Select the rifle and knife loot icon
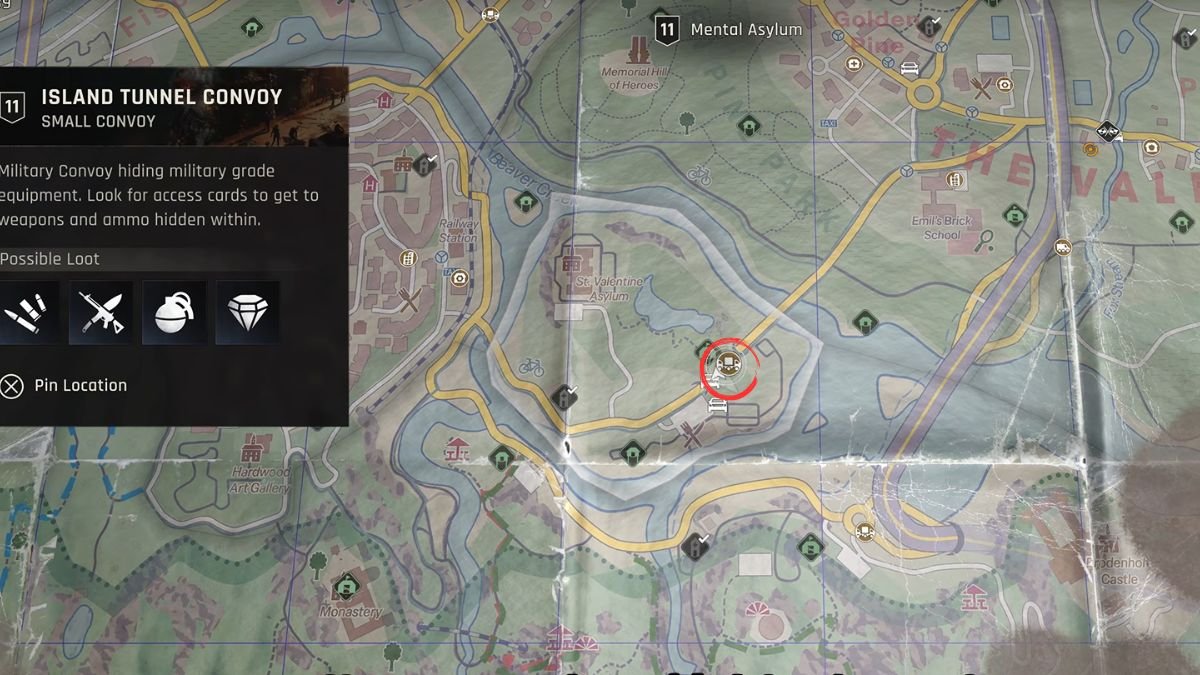 [101, 313]
